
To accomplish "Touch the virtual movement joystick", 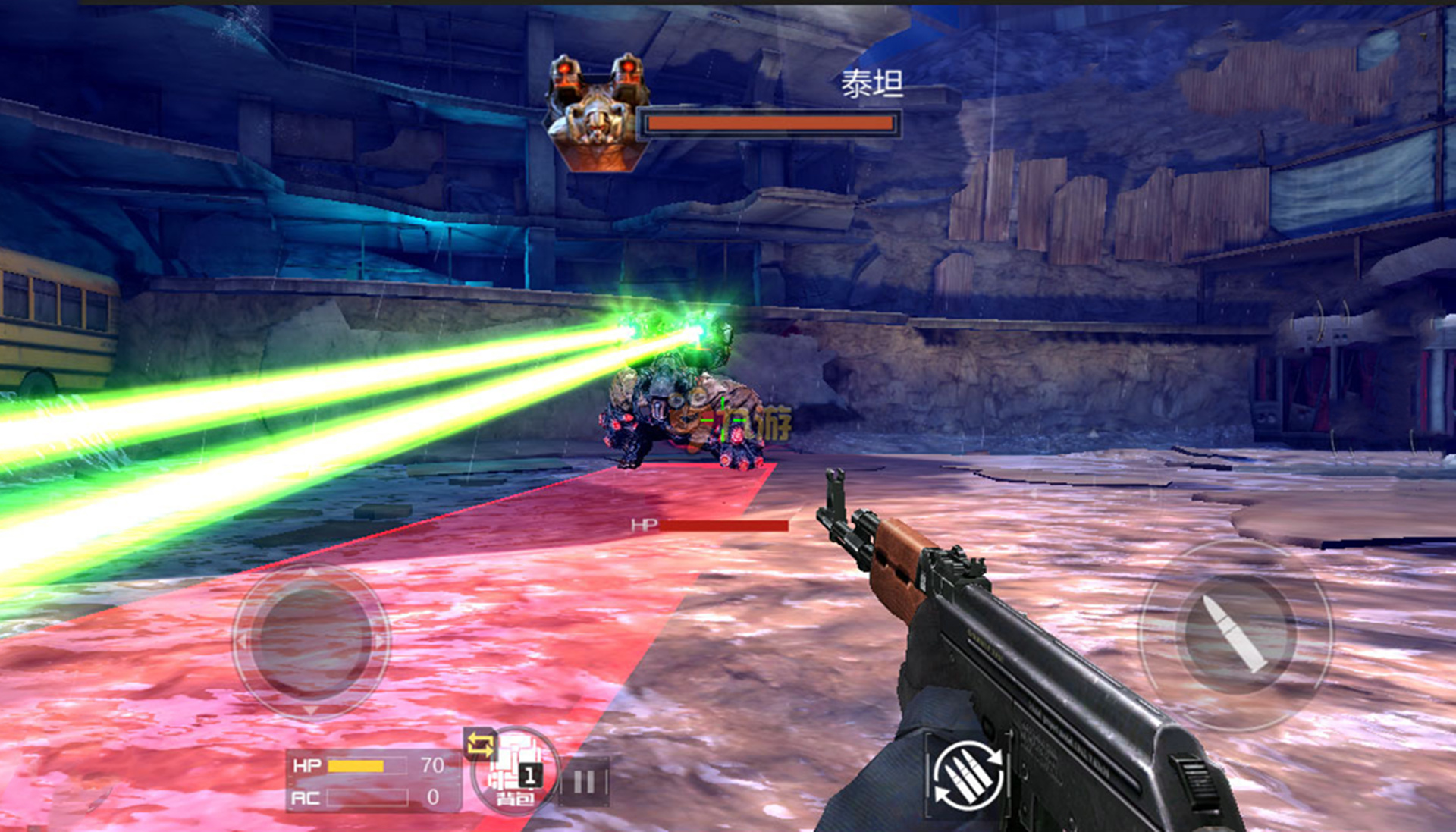I will click(x=311, y=641).
